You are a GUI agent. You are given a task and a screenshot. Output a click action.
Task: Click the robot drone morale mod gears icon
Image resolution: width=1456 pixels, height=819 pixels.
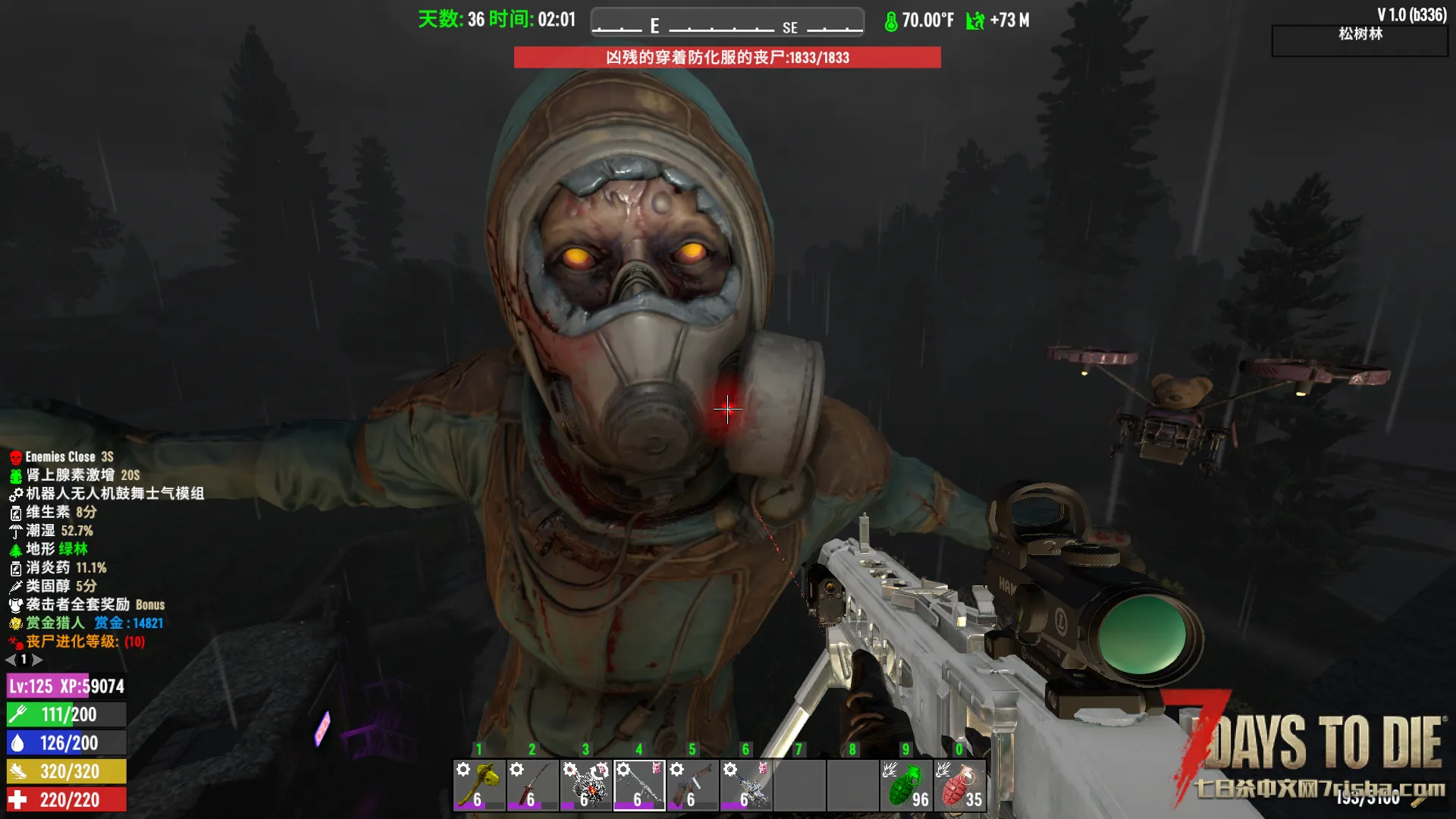coord(15,494)
